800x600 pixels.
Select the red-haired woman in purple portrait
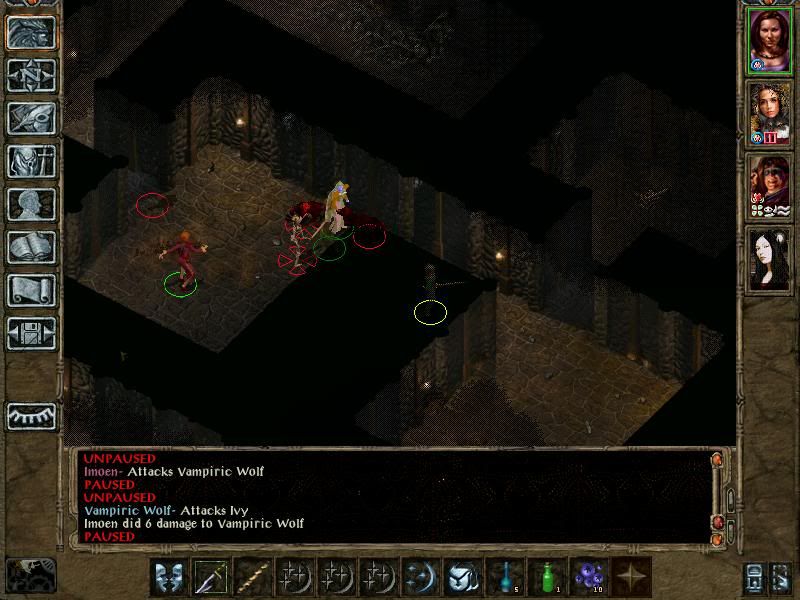[x=768, y=40]
